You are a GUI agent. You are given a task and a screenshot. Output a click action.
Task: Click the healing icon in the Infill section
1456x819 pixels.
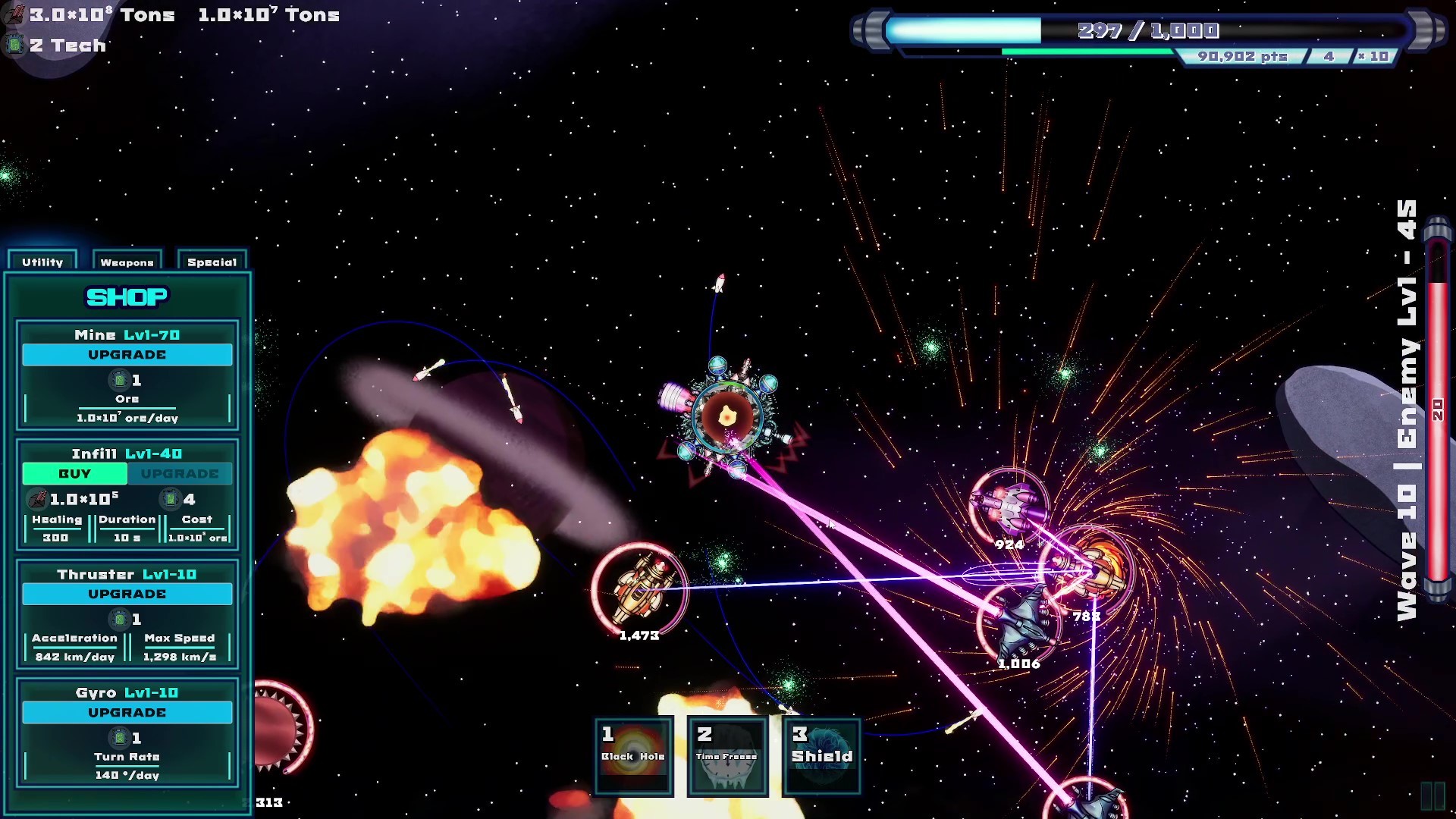(x=36, y=498)
